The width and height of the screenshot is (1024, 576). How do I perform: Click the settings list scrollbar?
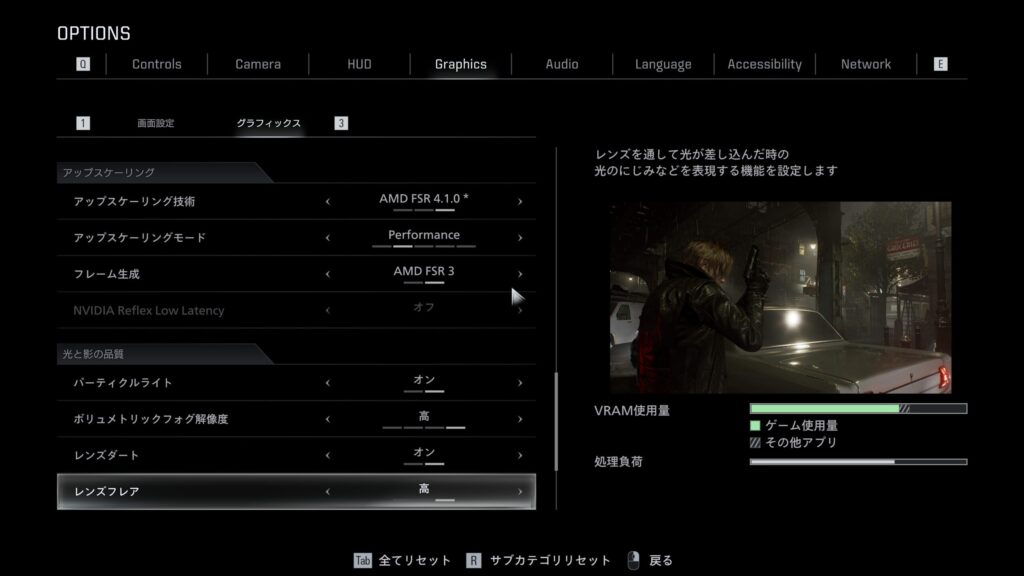(556, 420)
